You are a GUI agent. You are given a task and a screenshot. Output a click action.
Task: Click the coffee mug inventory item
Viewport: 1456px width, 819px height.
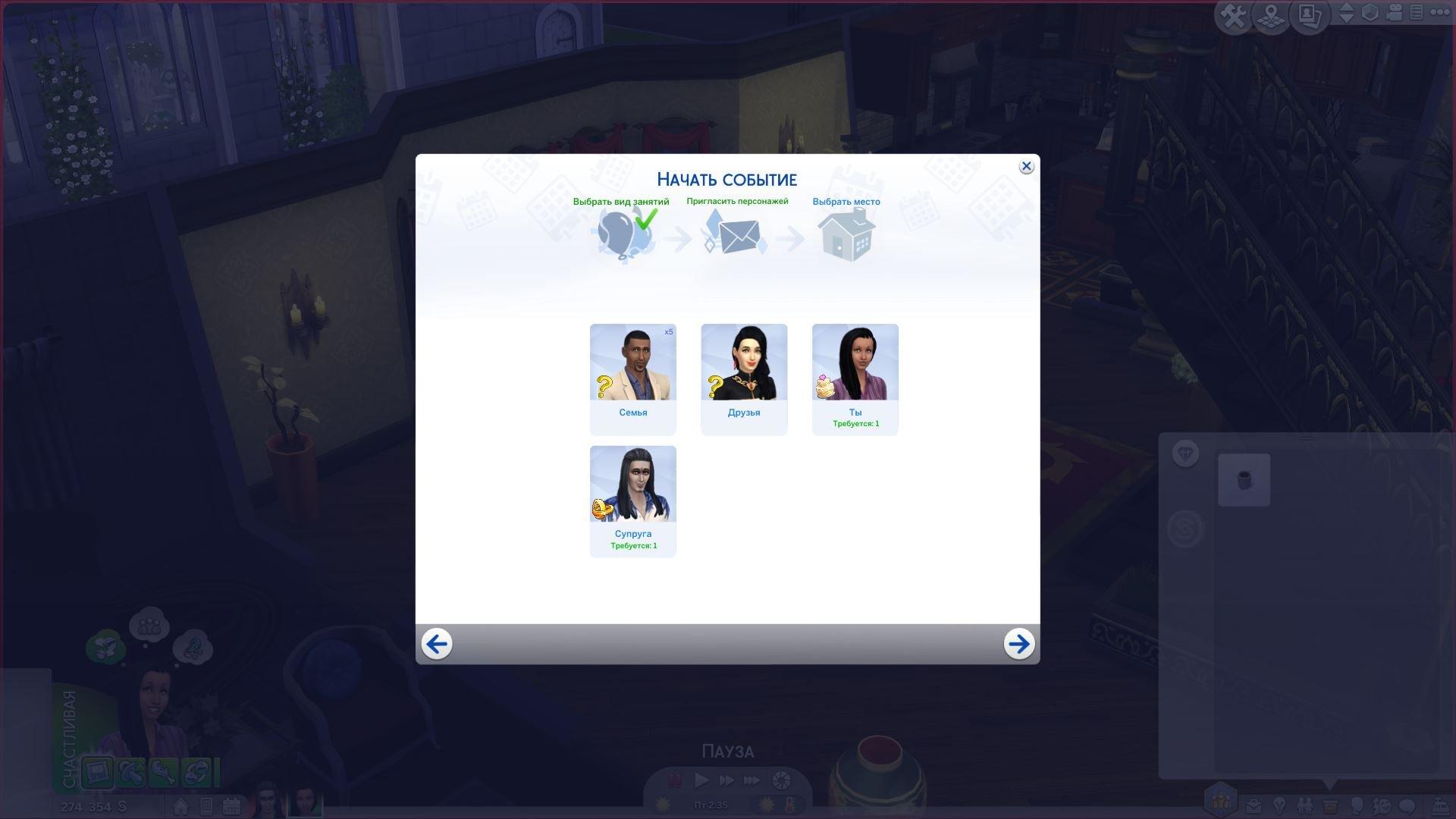1244,480
